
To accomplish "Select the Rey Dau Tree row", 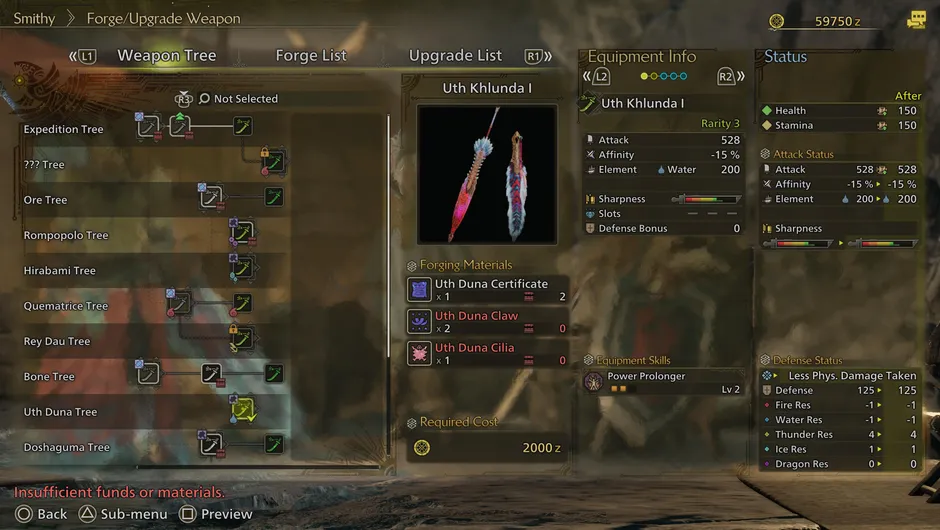I will (57, 342).
